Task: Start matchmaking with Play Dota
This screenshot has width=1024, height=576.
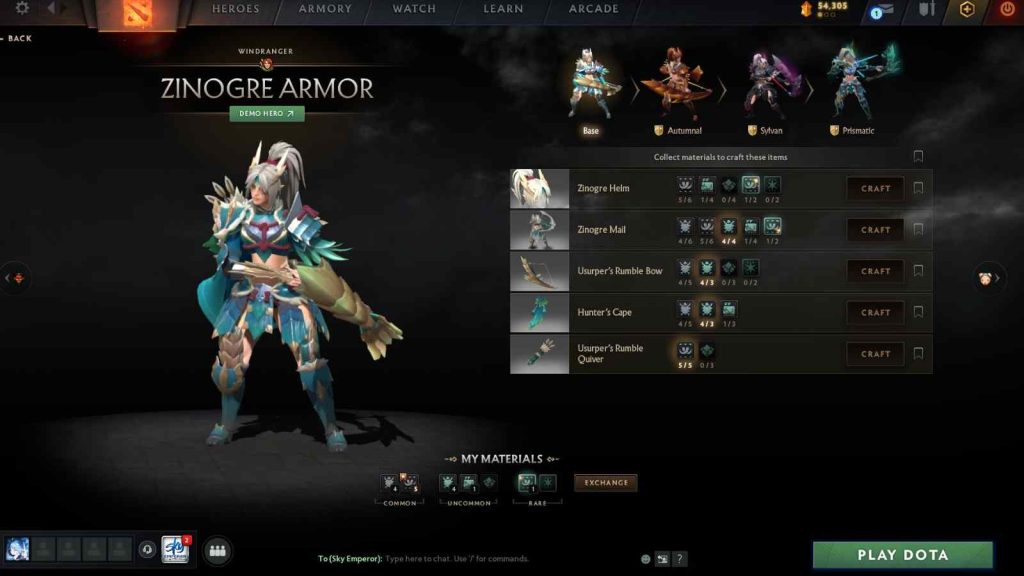Action: click(x=902, y=555)
